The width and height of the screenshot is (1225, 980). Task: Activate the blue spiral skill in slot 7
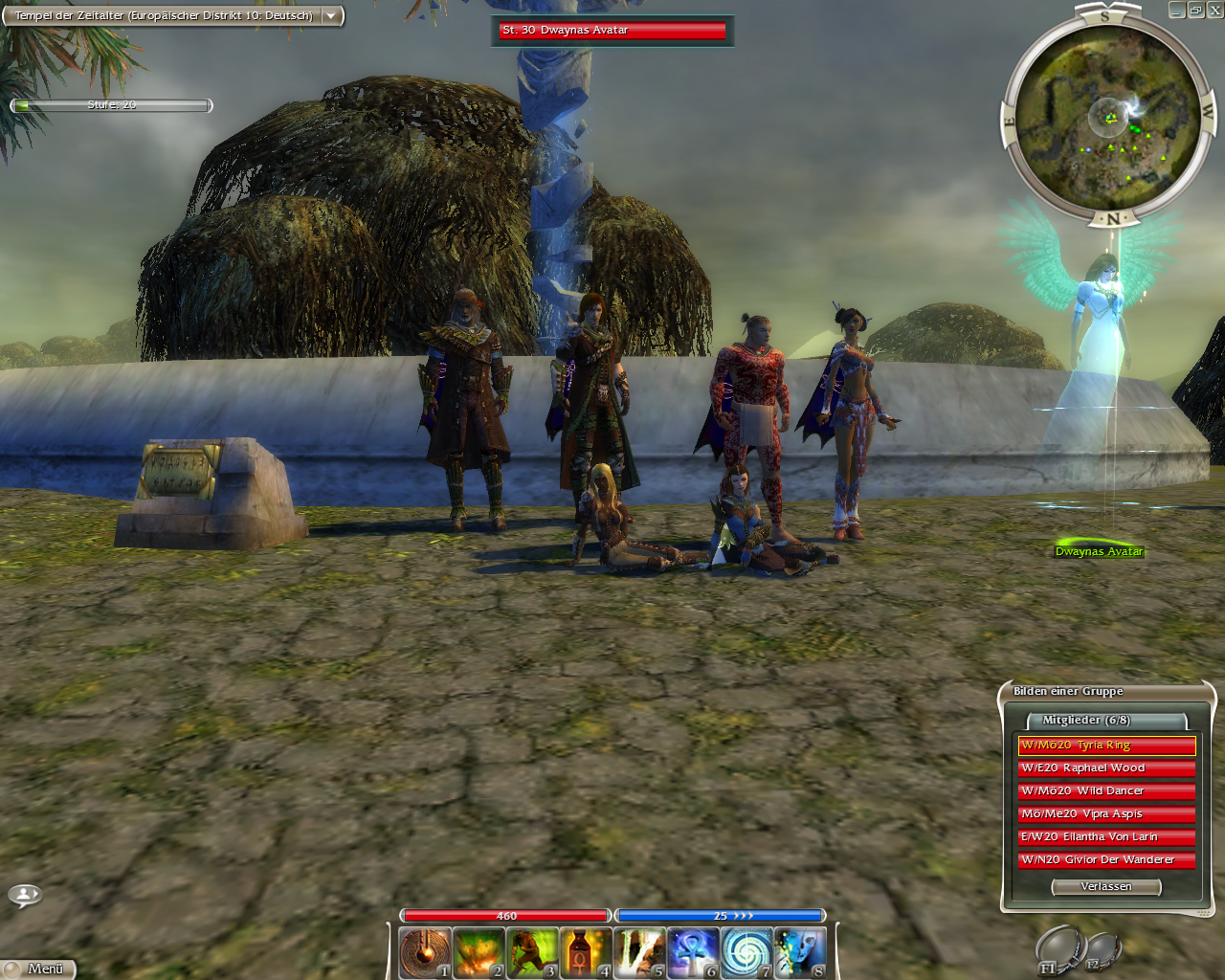[746, 952]
